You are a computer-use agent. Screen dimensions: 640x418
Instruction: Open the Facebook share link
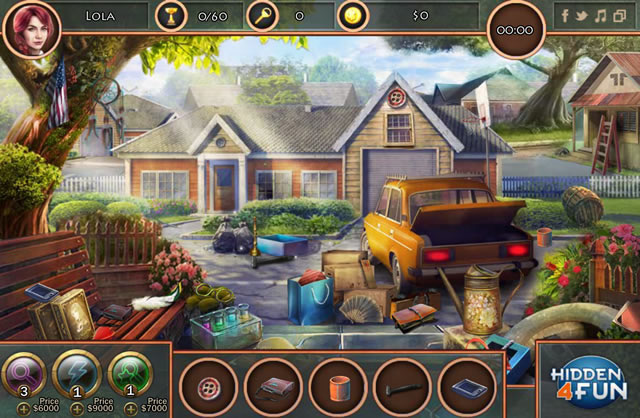click(565, 16)
